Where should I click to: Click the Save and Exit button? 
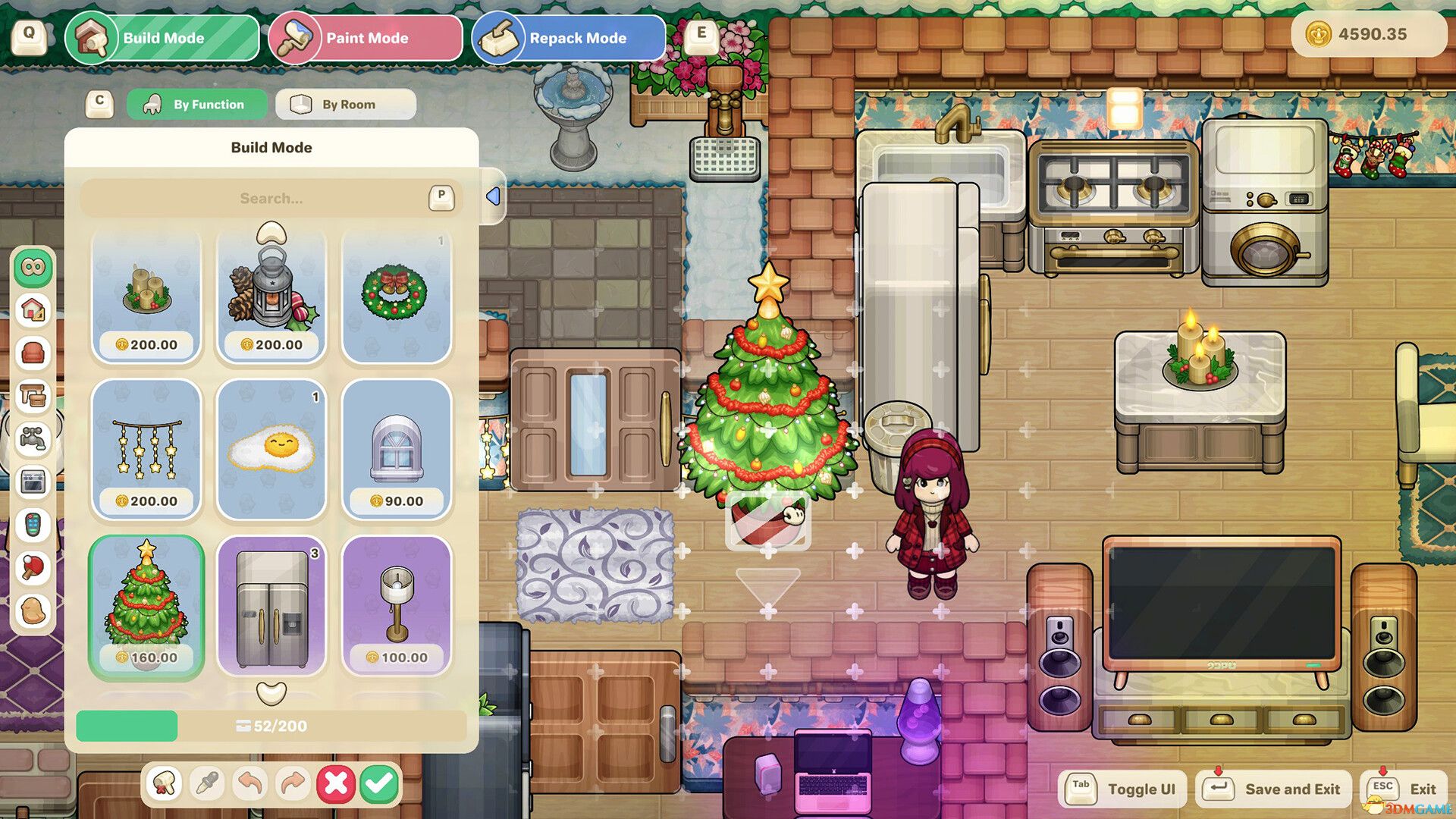pos(1272,788)
